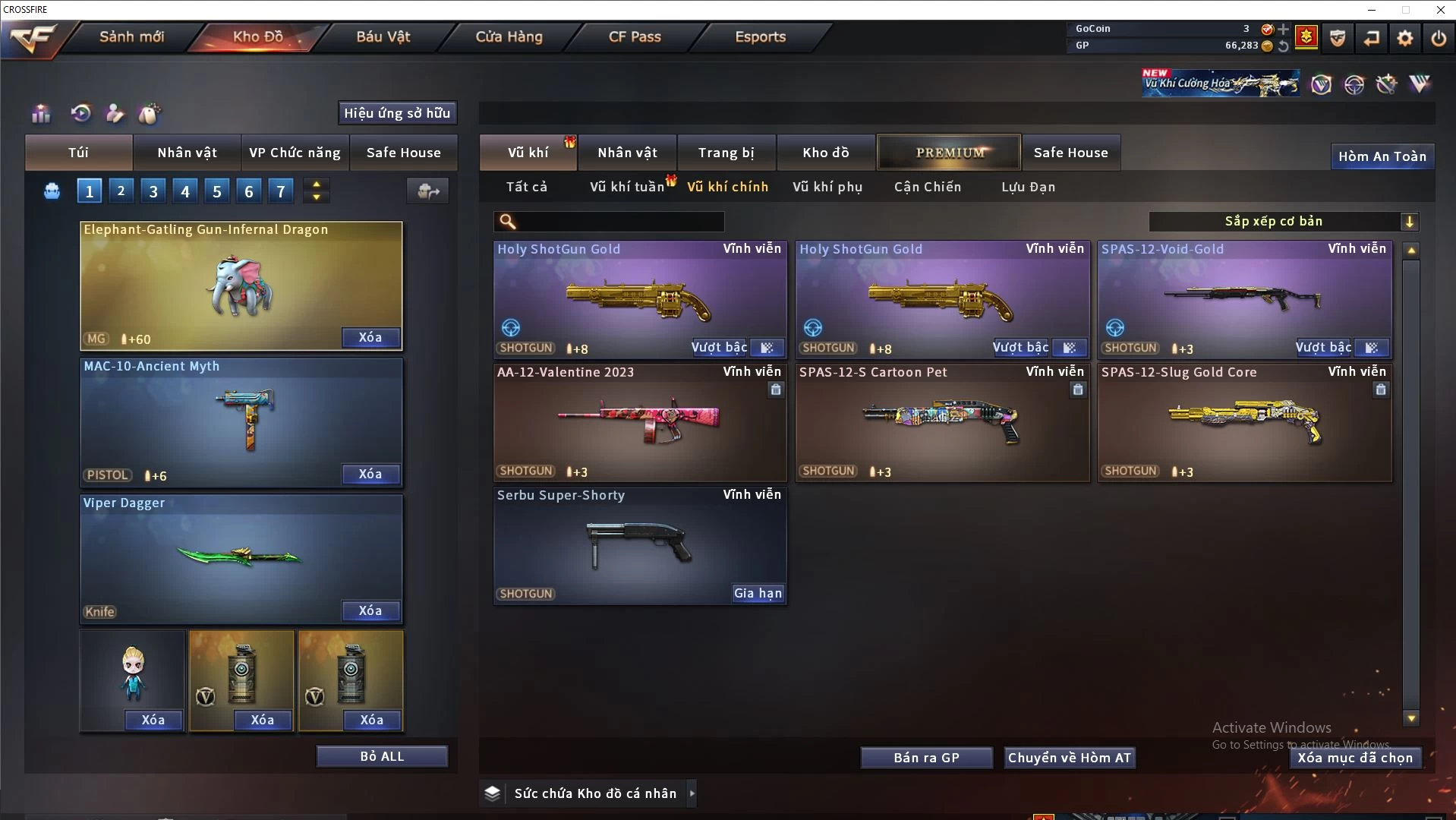Open the gear settings icon

click(x=1404, y=37)
